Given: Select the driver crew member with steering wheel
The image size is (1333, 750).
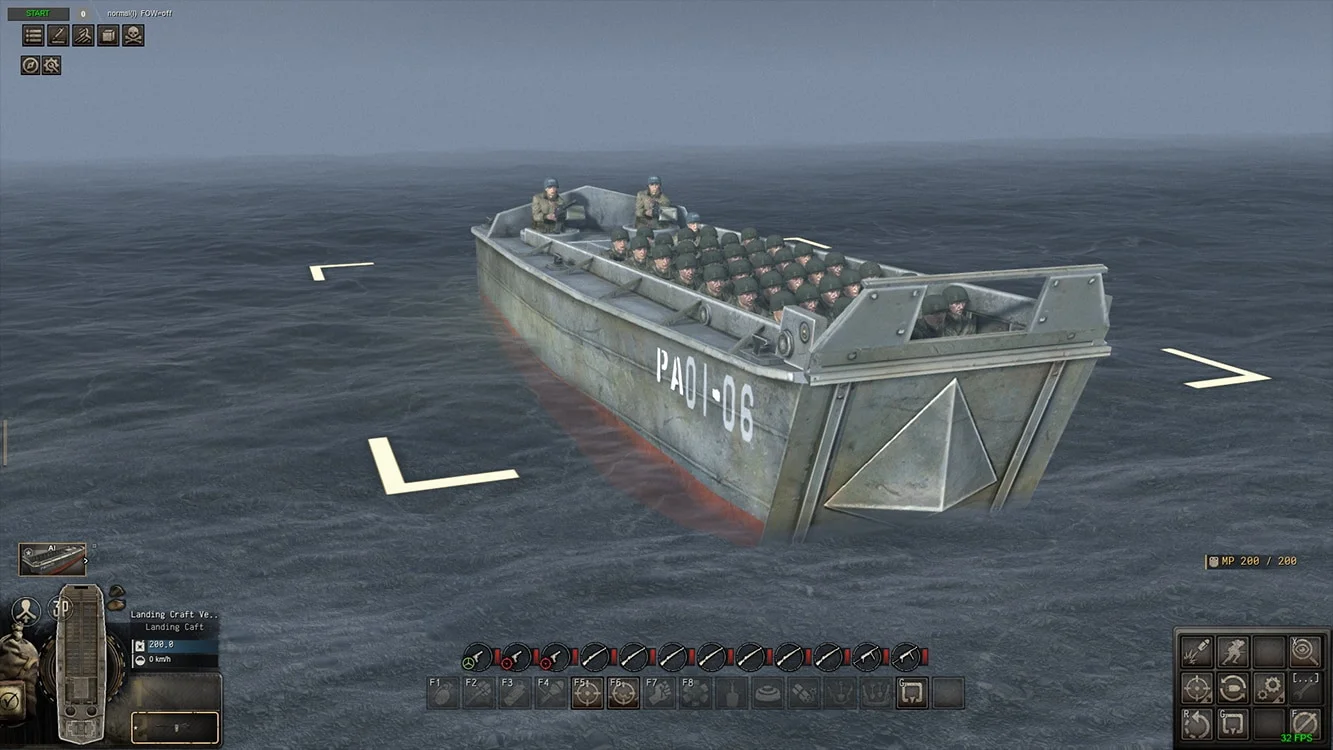Looking at the screenshot, I should 477,657.
